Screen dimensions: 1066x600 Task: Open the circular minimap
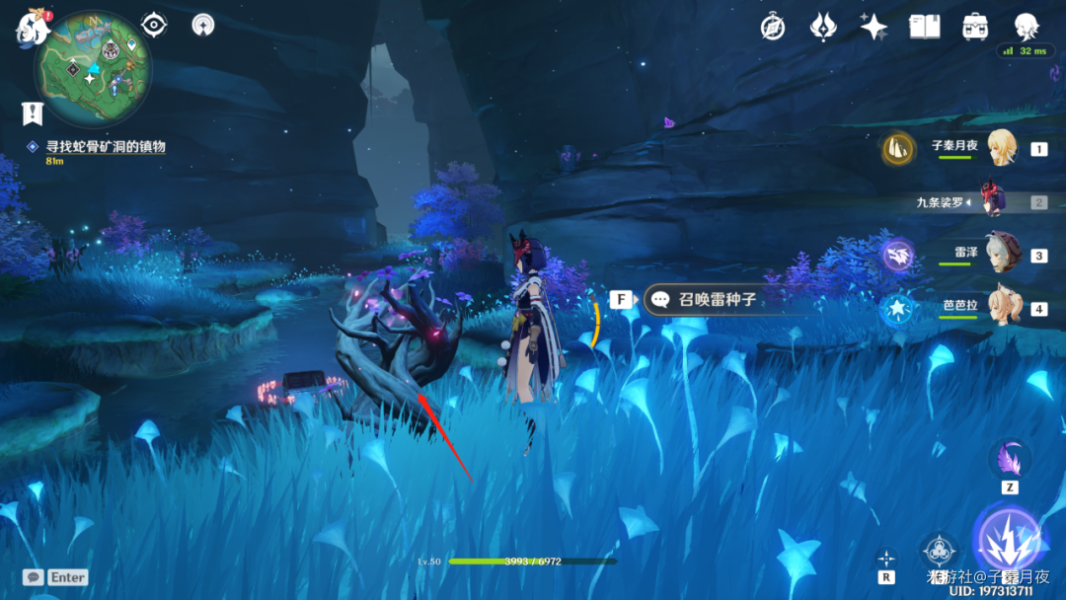(x=92, y=72)
